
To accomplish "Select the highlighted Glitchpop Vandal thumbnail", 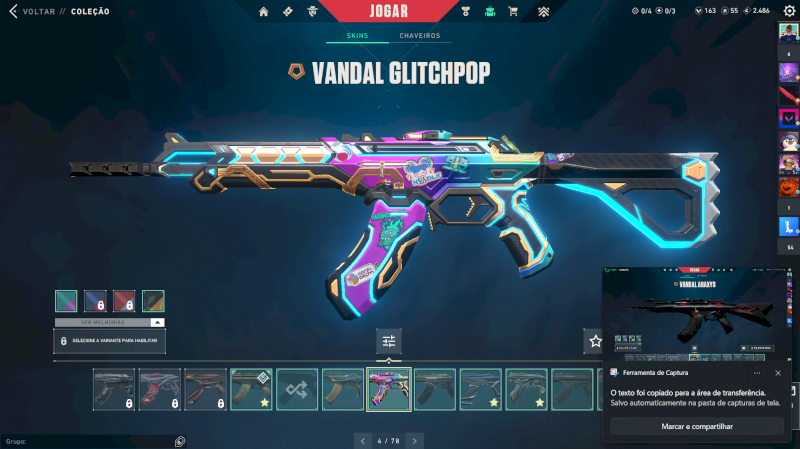I will (x=389, y=390).
